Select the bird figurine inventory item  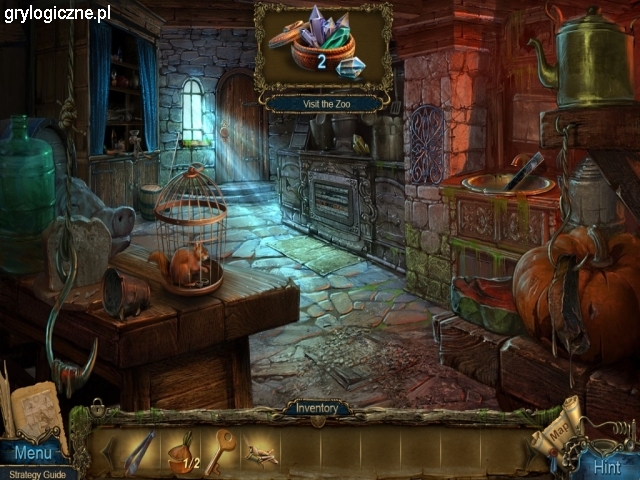tap(262, 452)
